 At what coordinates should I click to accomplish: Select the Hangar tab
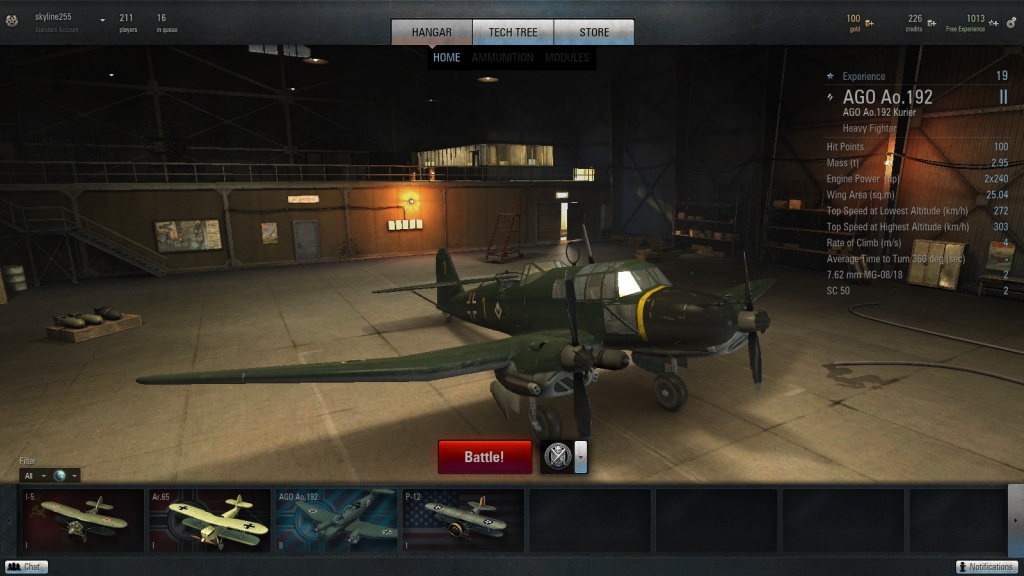pyautogui.click(x=432, y=32)
